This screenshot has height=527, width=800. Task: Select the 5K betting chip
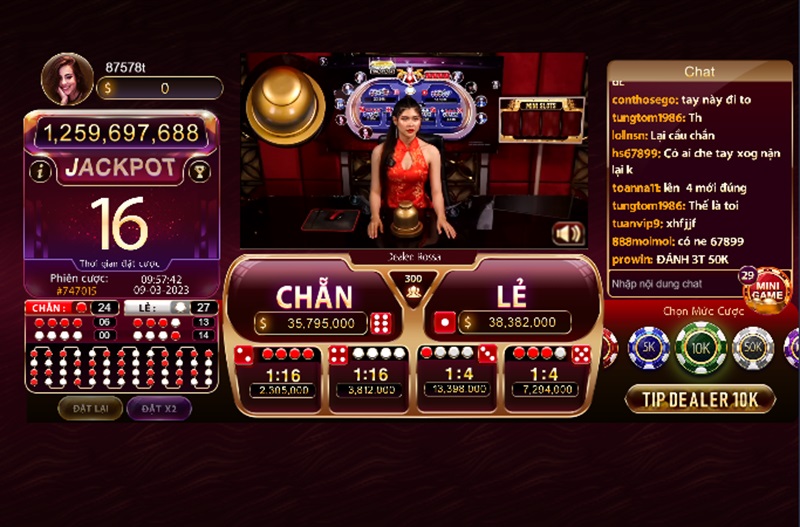(648, 348)
